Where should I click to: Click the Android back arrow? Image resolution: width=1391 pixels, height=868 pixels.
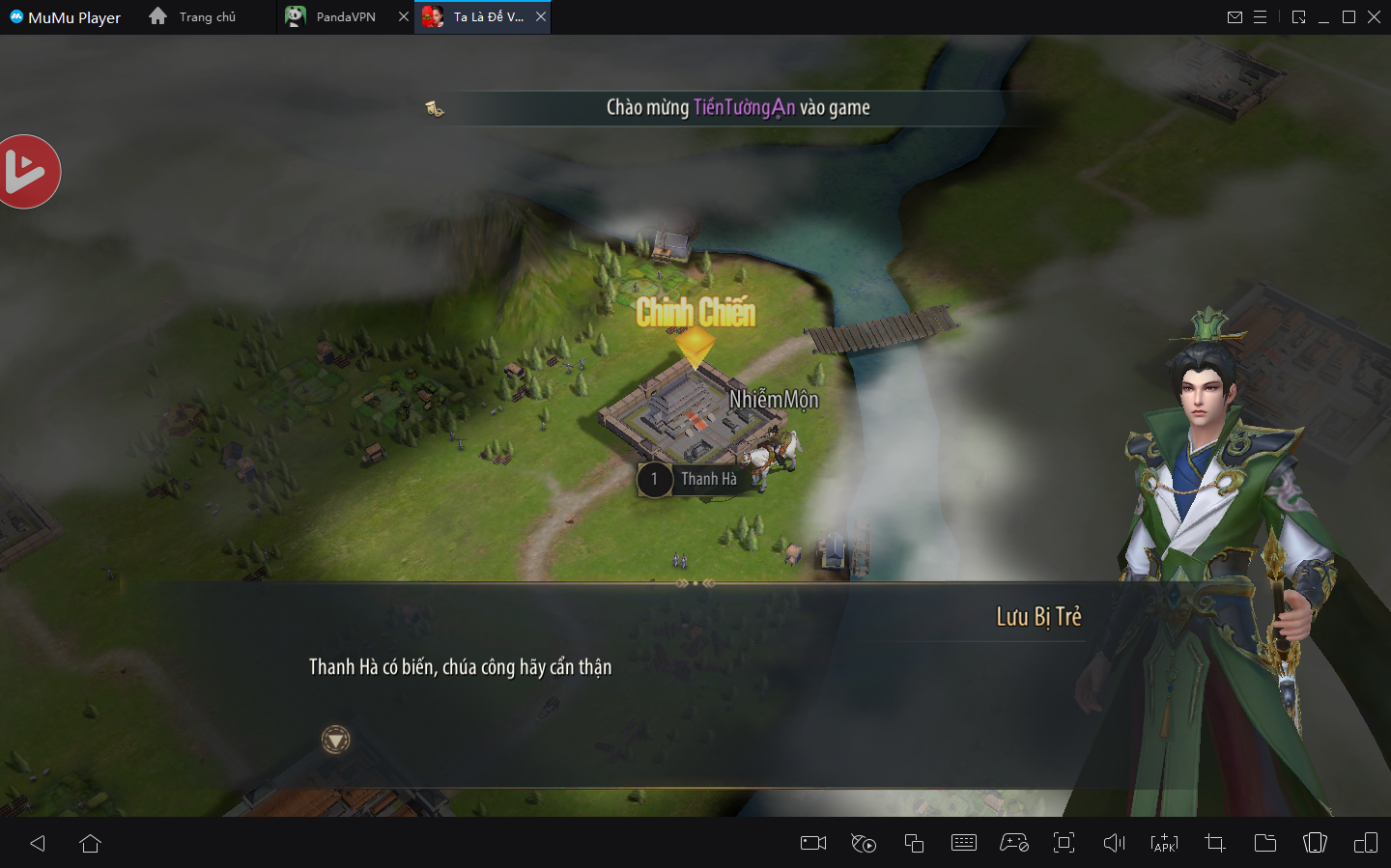[38, 843]
